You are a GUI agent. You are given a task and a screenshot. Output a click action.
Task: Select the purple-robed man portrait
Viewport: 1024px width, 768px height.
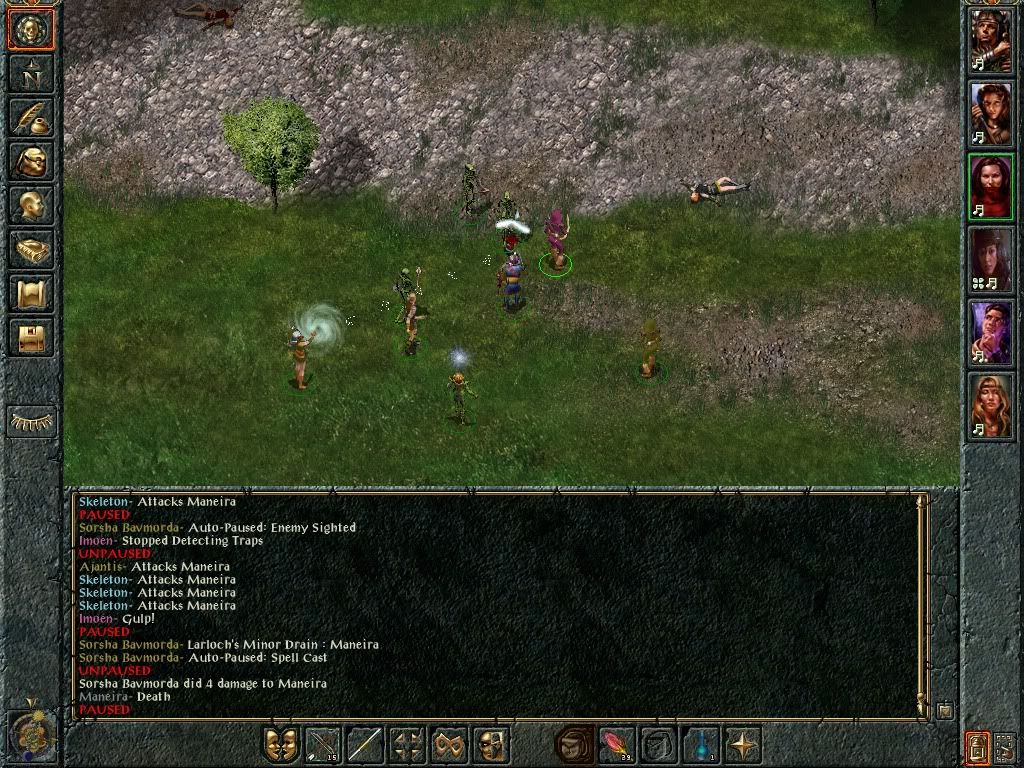pos(990,332)
